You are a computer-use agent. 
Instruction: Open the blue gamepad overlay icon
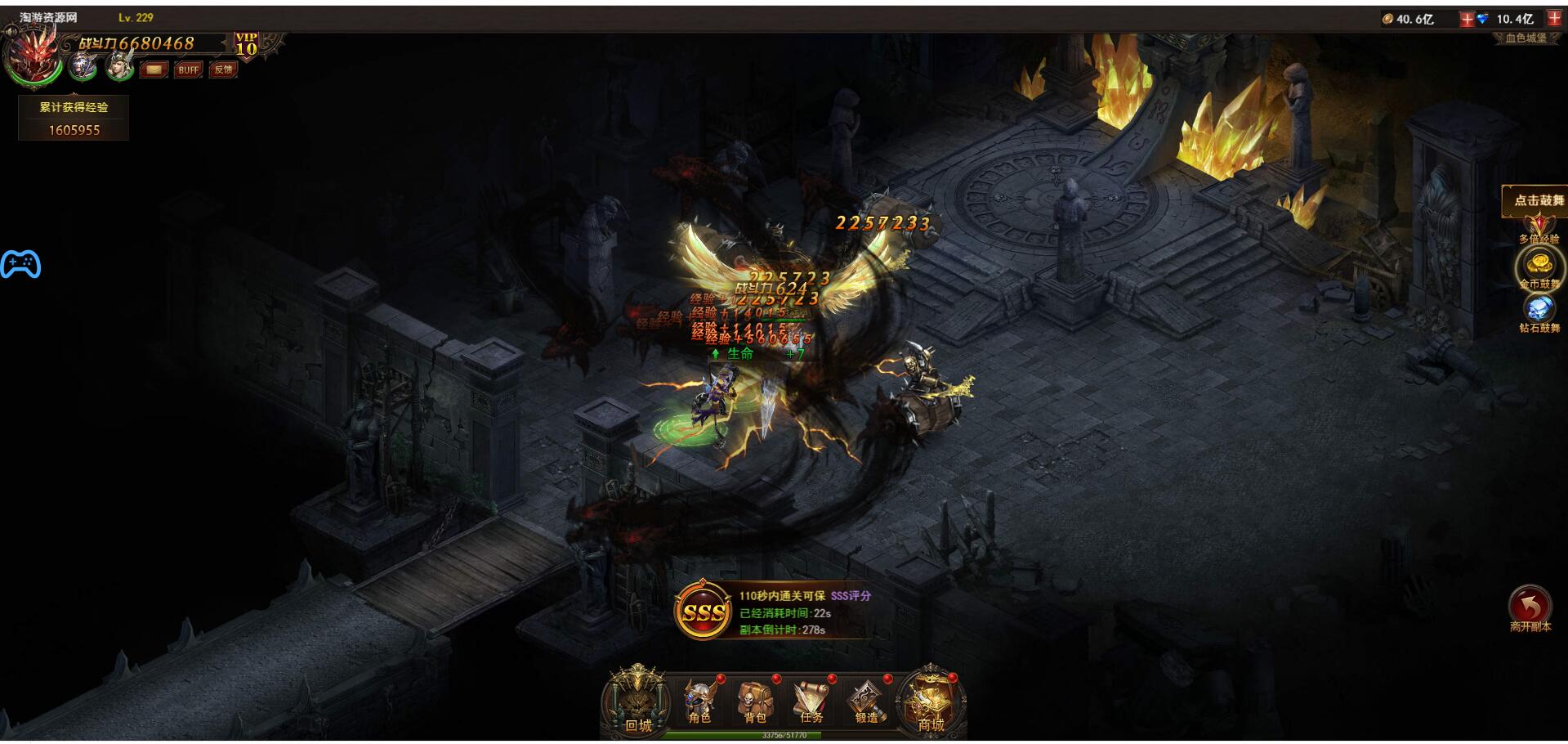tap(20, 264)
